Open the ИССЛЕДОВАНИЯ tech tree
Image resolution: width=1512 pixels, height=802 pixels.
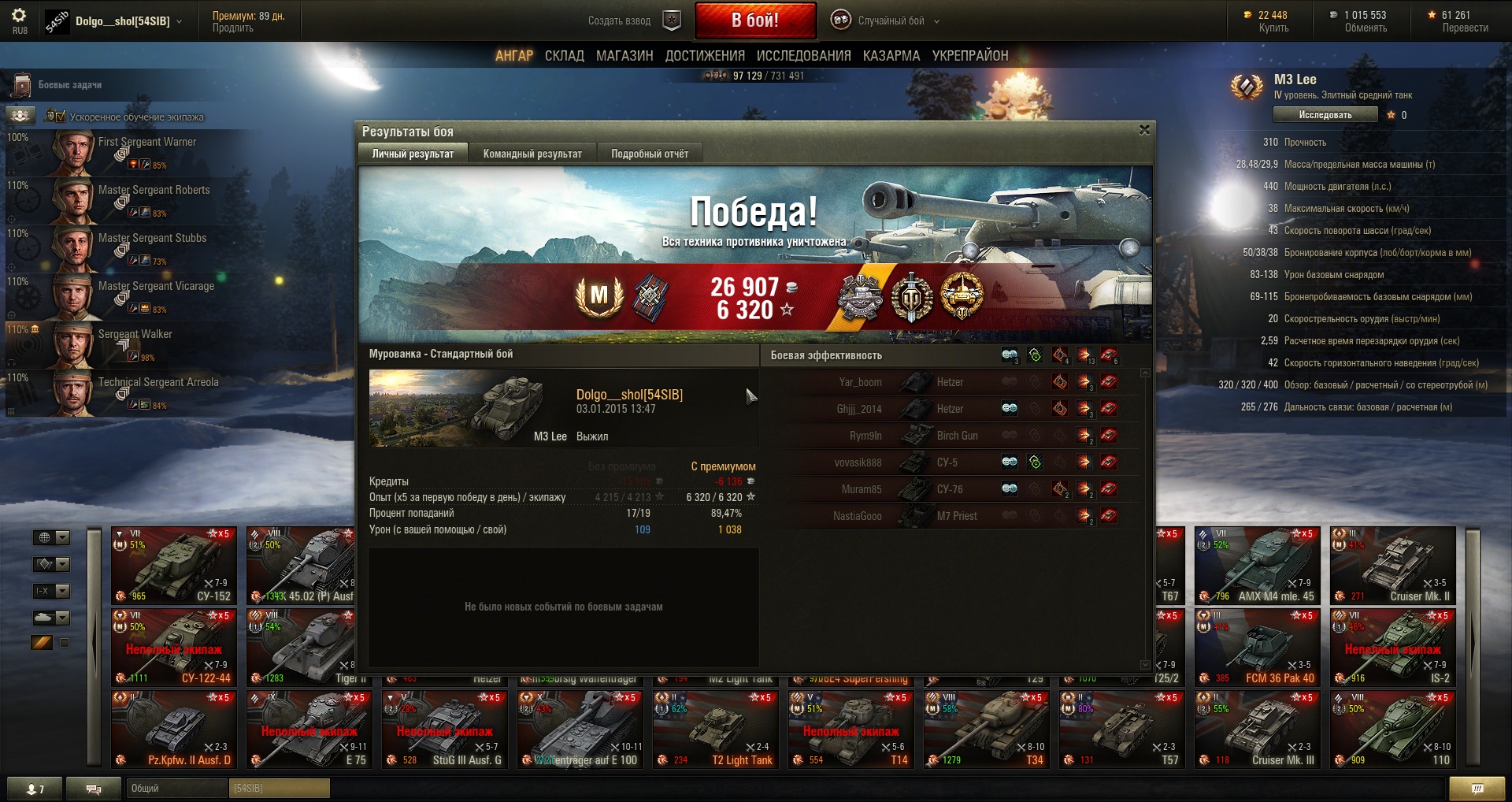click(x=803, y=56)
